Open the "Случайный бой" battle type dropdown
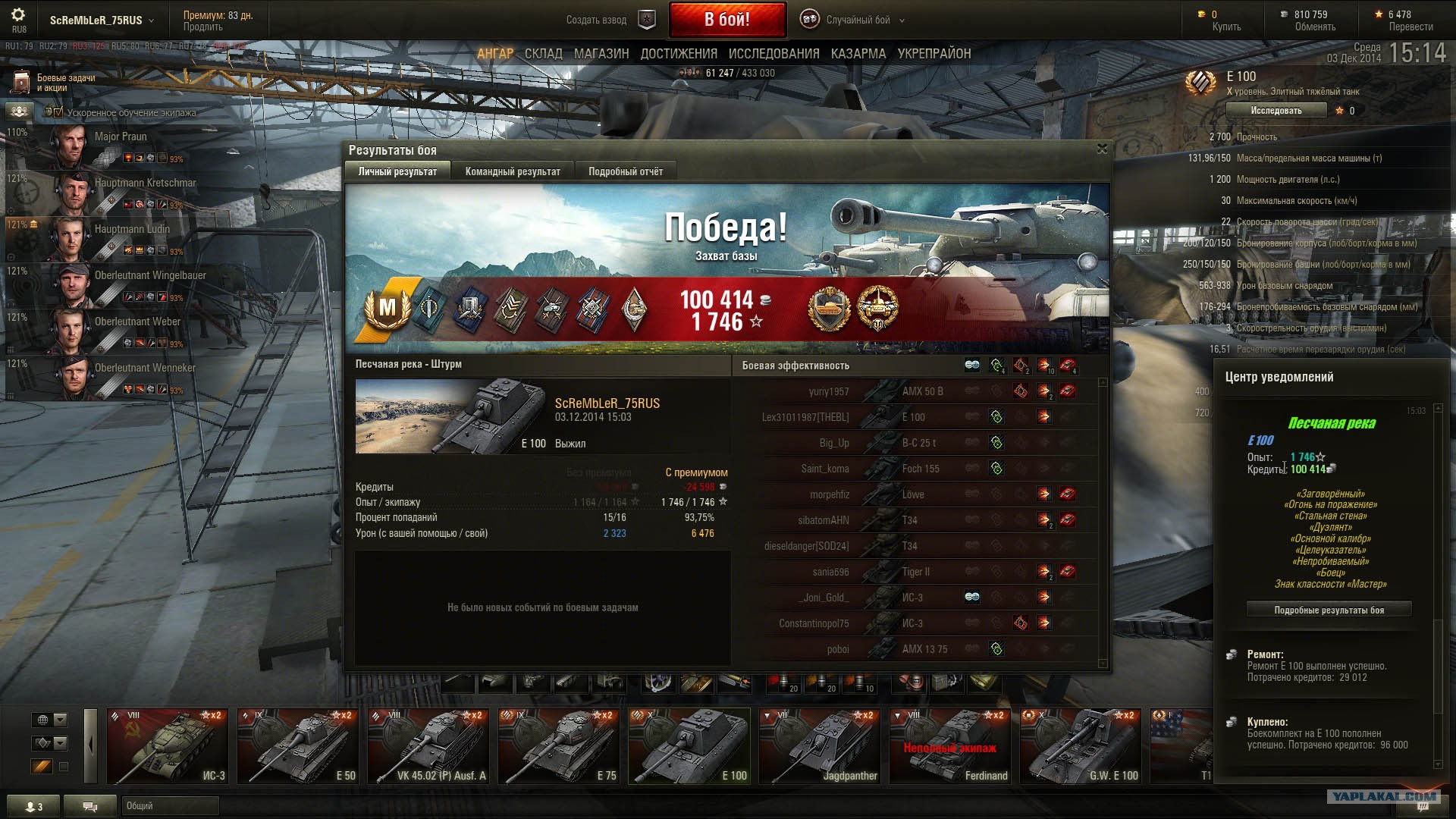The image size is (1456, 819). (857, 20)
